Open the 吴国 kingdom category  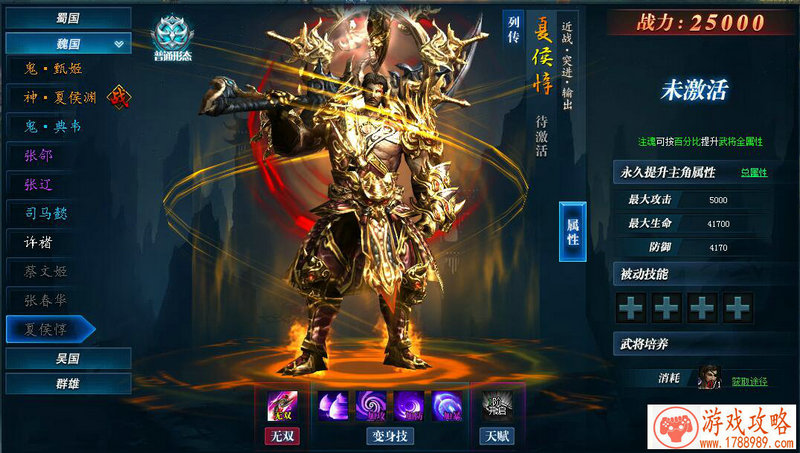point(67,358)
